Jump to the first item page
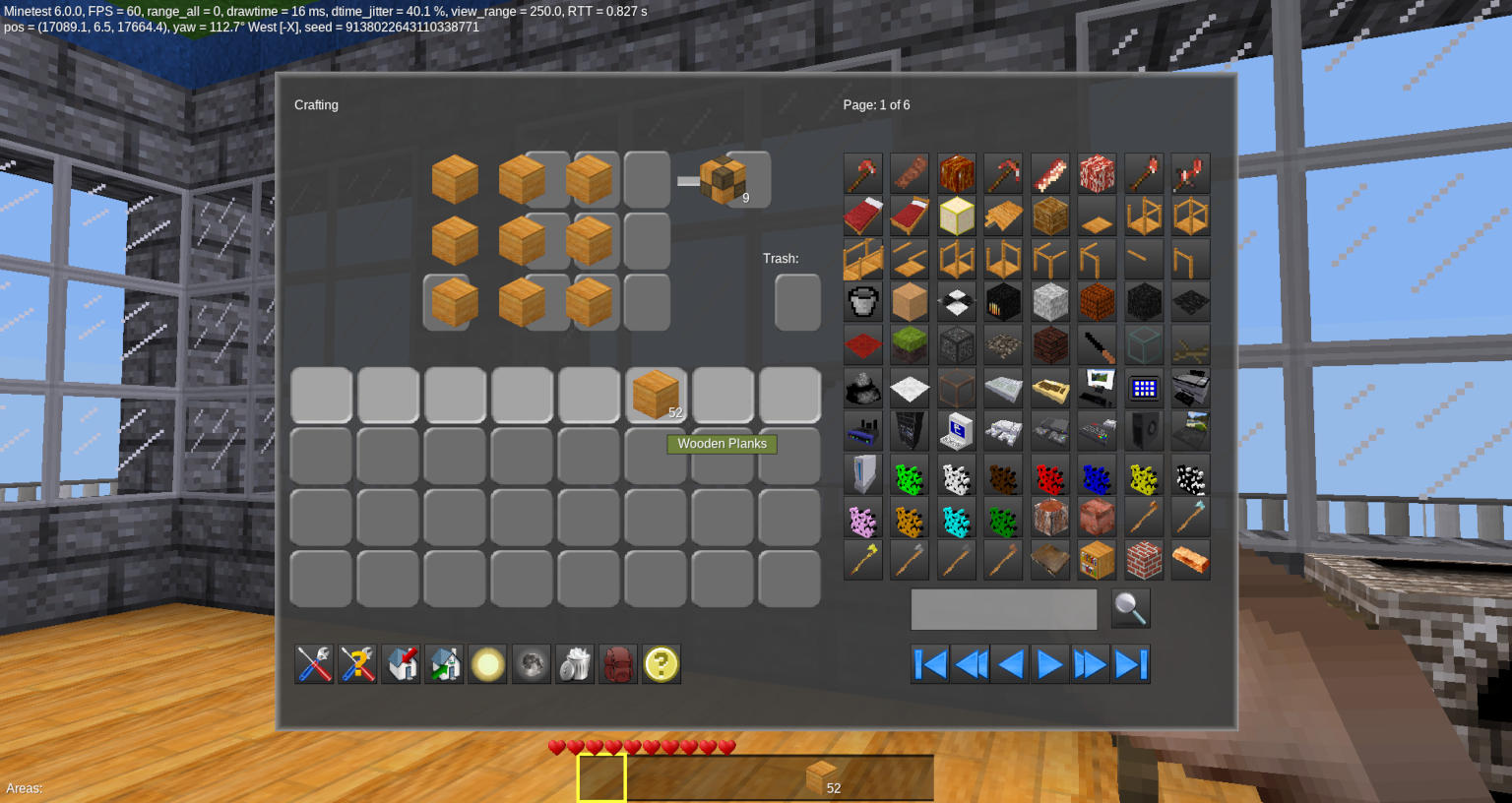1512x803 pixels. point(929,664)
